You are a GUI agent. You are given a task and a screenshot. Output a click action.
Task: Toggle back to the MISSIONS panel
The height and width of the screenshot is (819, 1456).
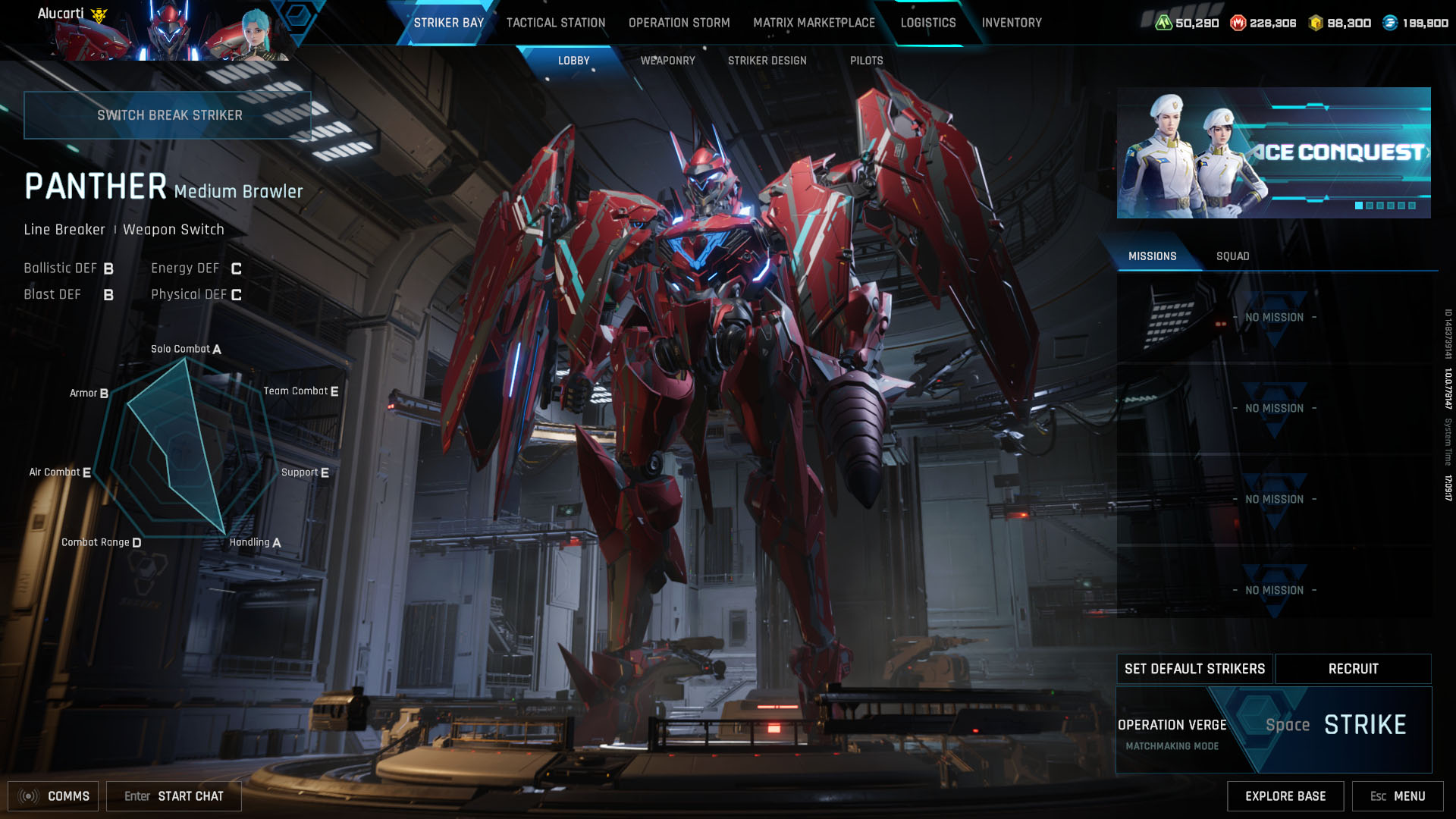[x=1153, y=256]
